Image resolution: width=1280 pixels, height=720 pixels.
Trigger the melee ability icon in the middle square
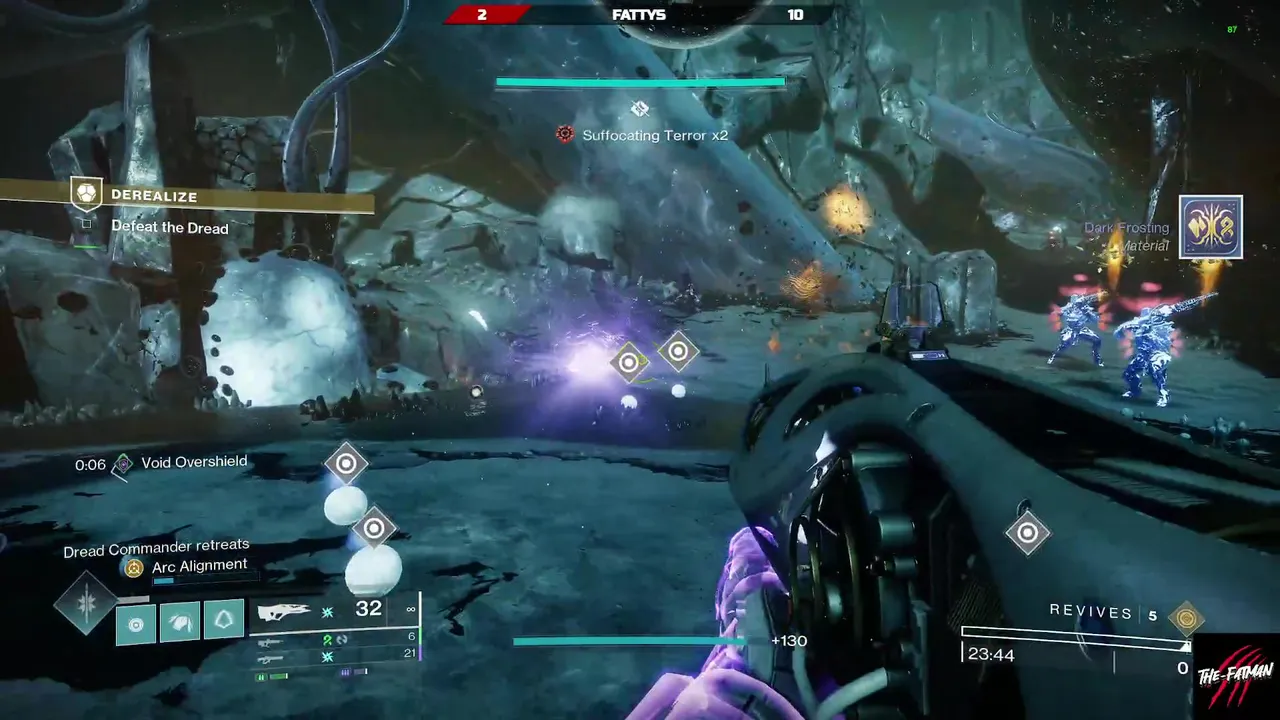(x=180, y=624)
